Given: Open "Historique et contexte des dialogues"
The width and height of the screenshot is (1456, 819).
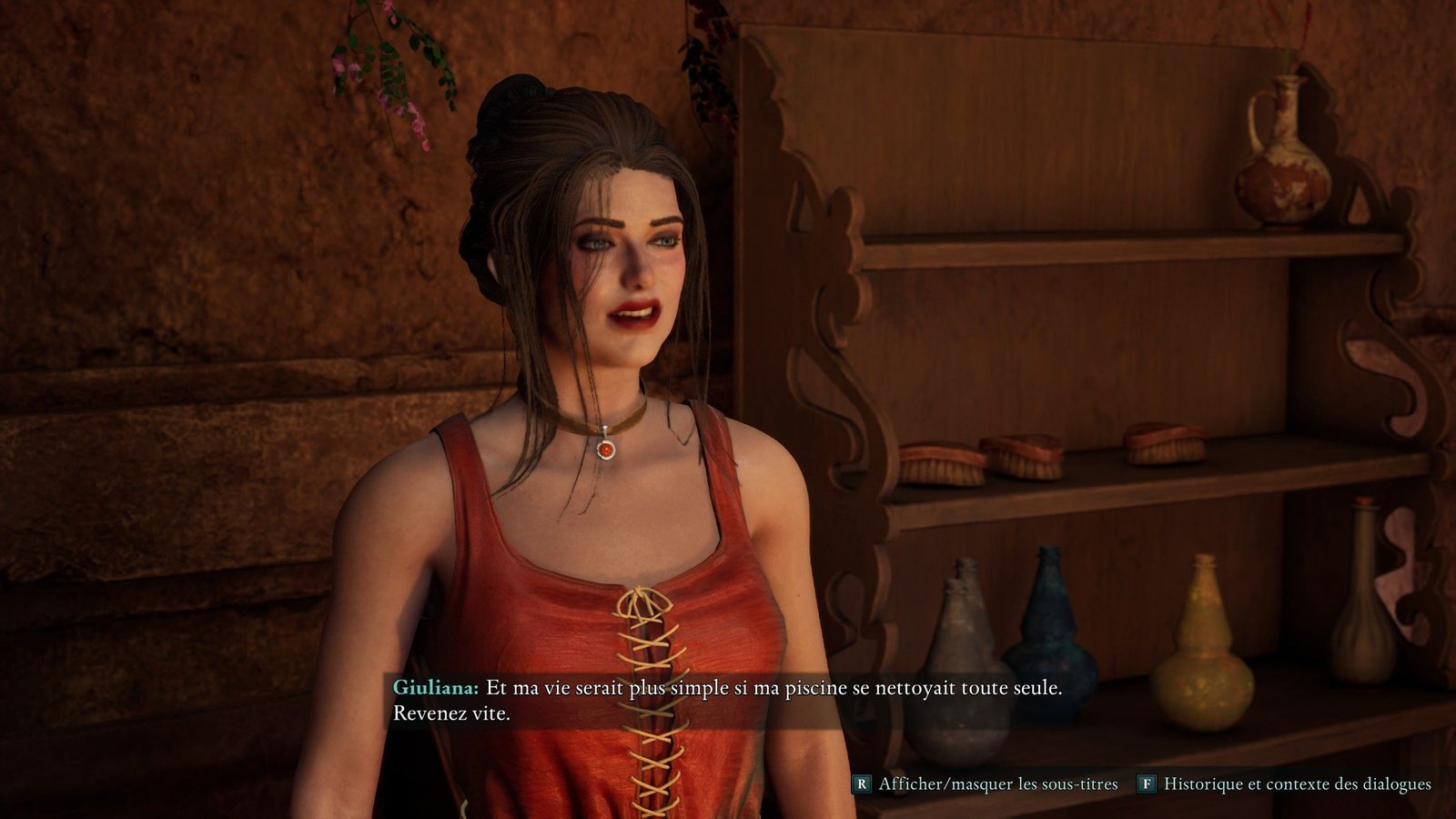Looking at the screenshot, I should (1286, 784).
